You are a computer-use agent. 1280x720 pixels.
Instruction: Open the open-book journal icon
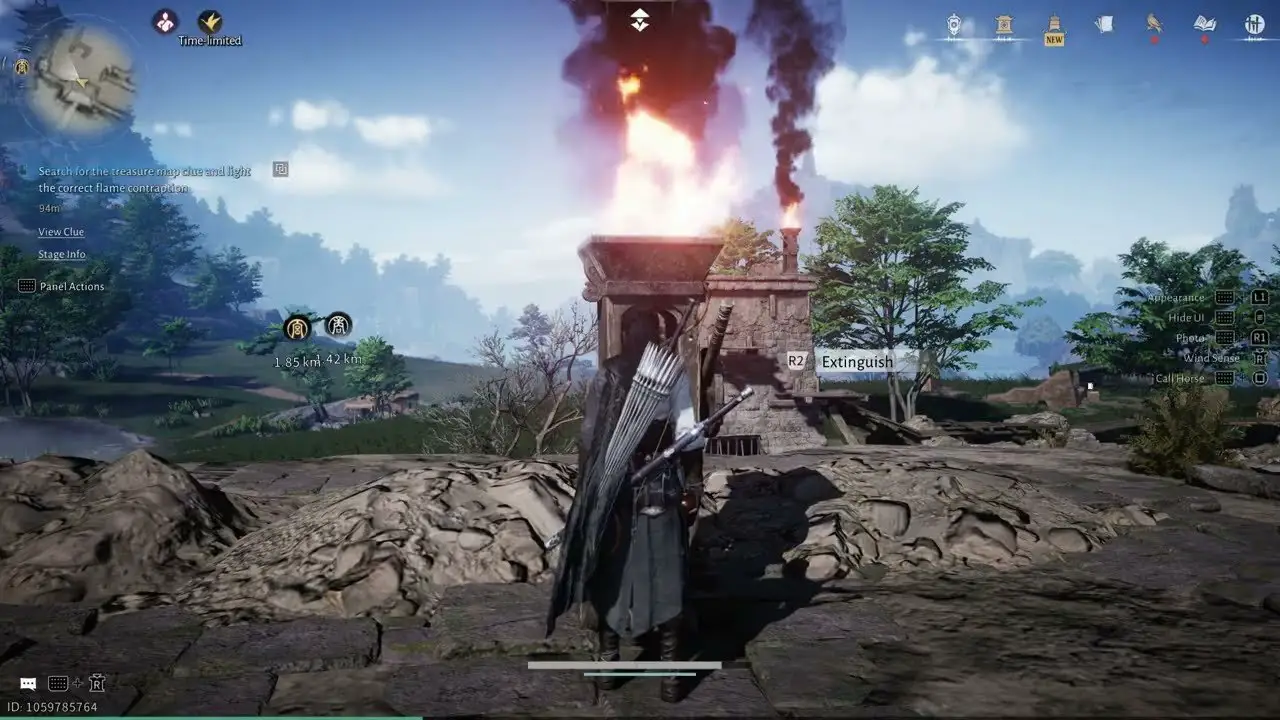1205,24
